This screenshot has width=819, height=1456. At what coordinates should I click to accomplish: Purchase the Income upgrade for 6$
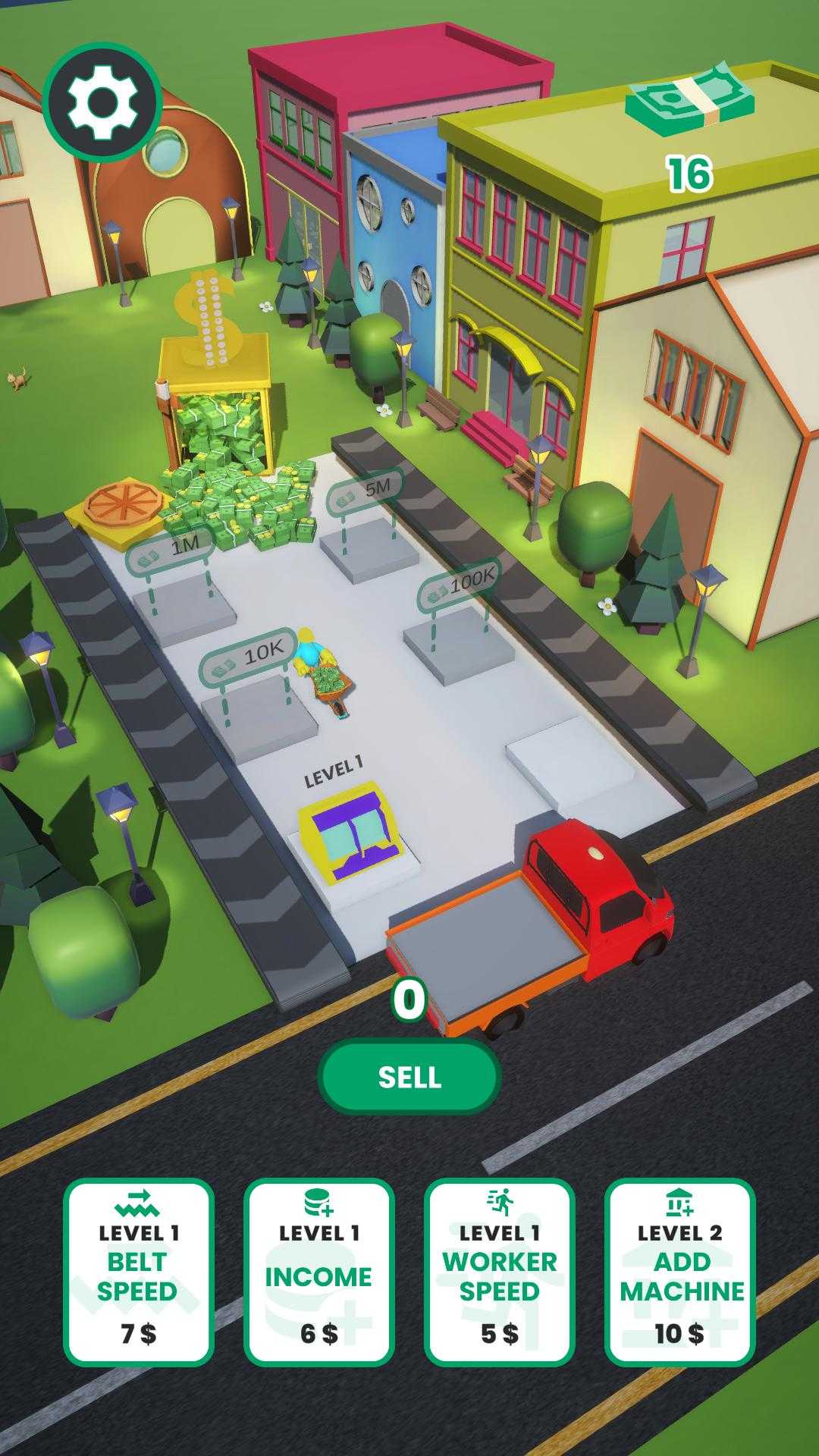click(x=318, y=1272)
